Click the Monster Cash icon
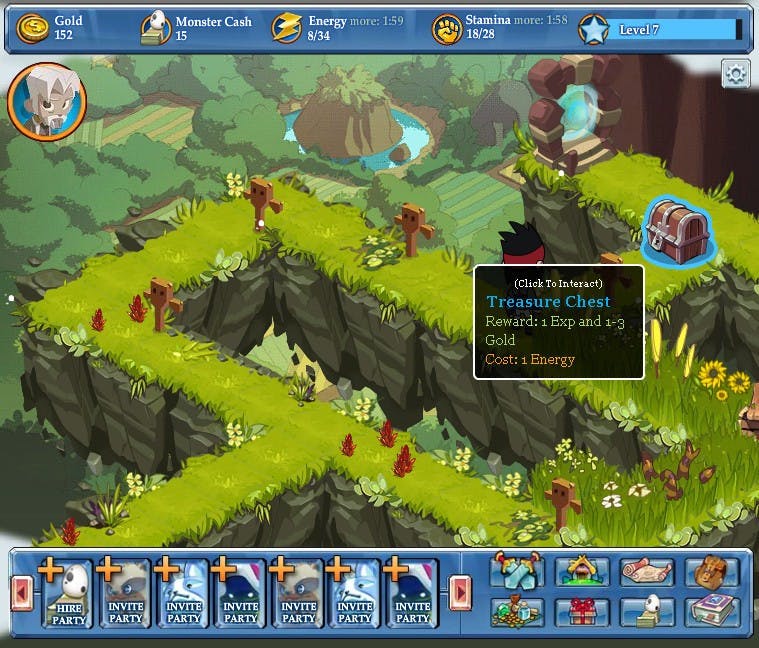The image size is (759, 648). [155, 29]
